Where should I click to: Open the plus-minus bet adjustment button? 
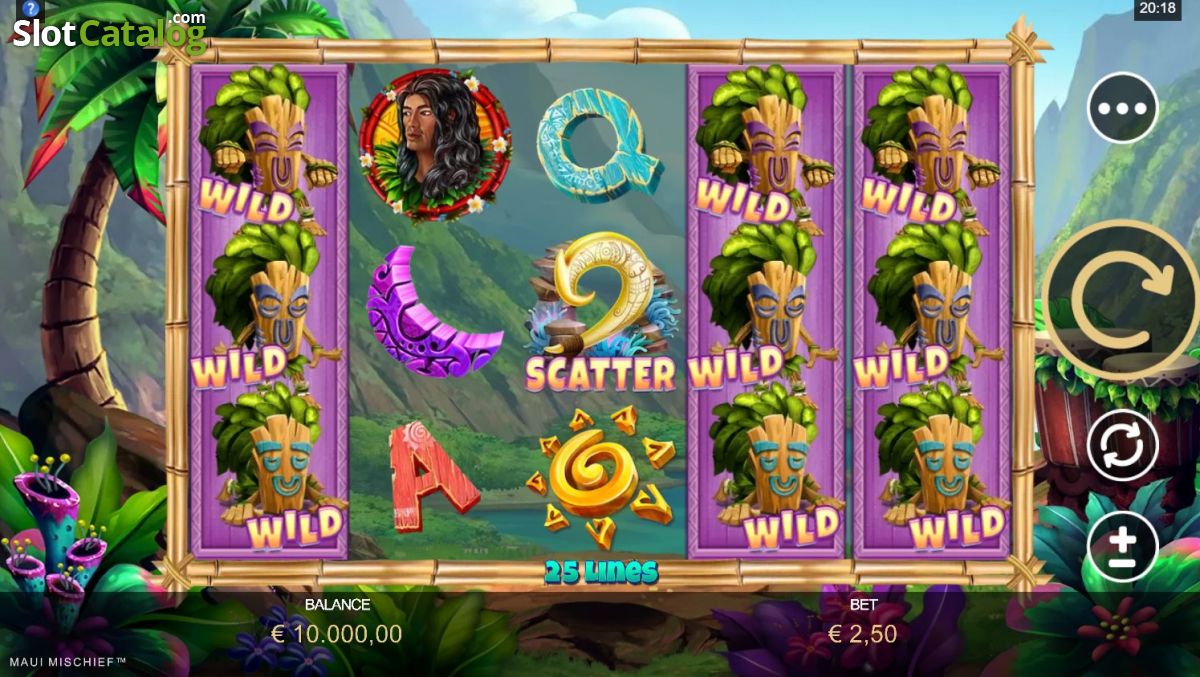(1122, 546)
